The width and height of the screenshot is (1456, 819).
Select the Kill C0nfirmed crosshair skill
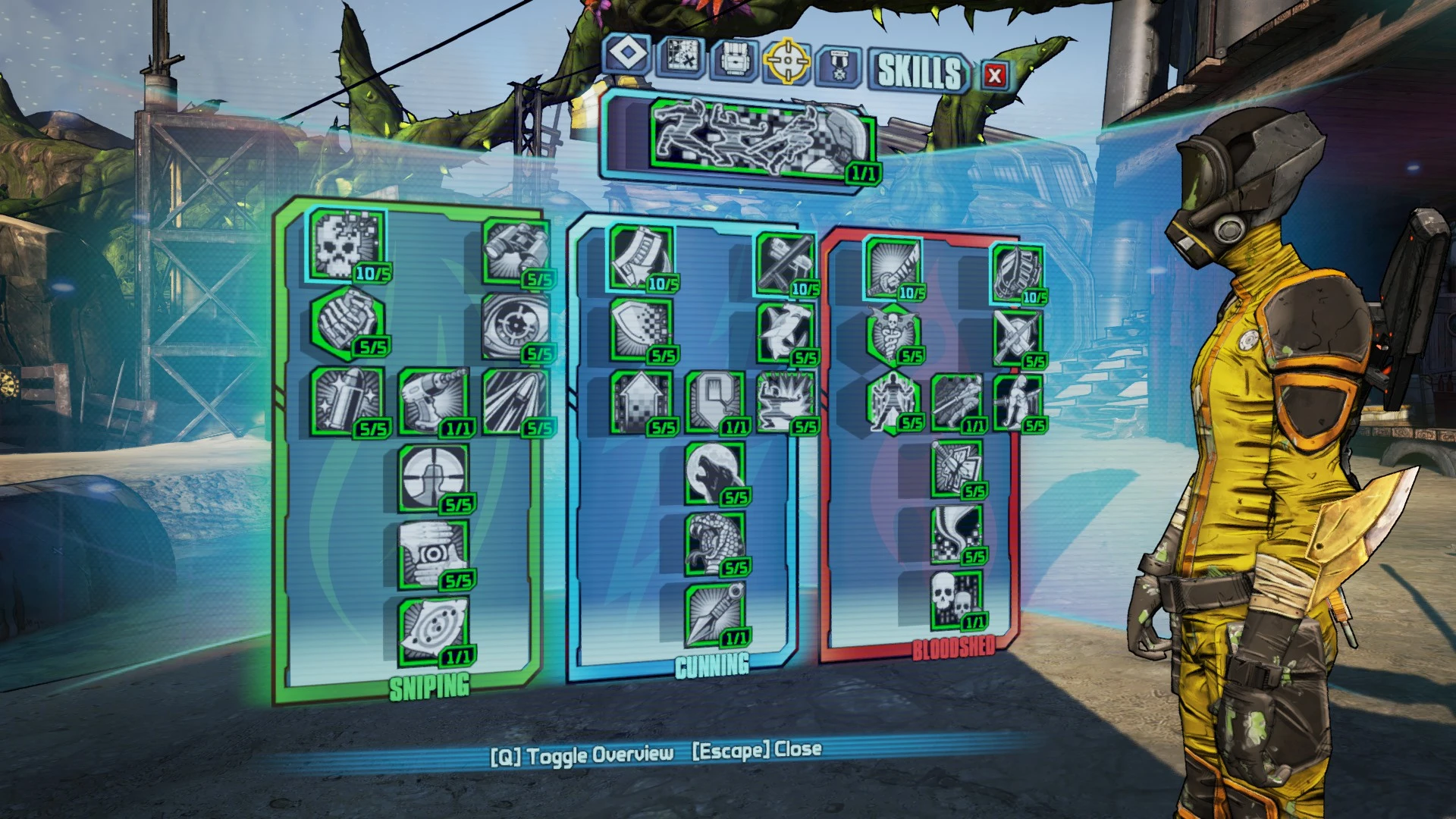431,478
